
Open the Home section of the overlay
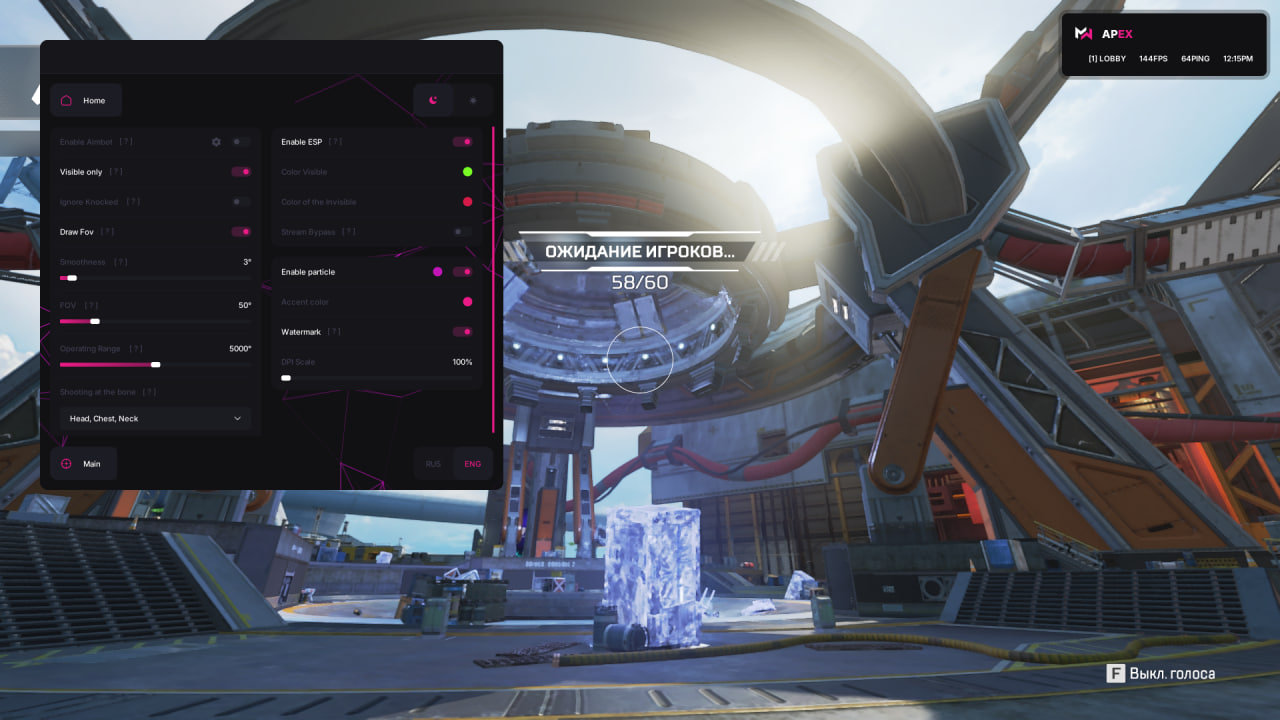(x=85, y=100)
